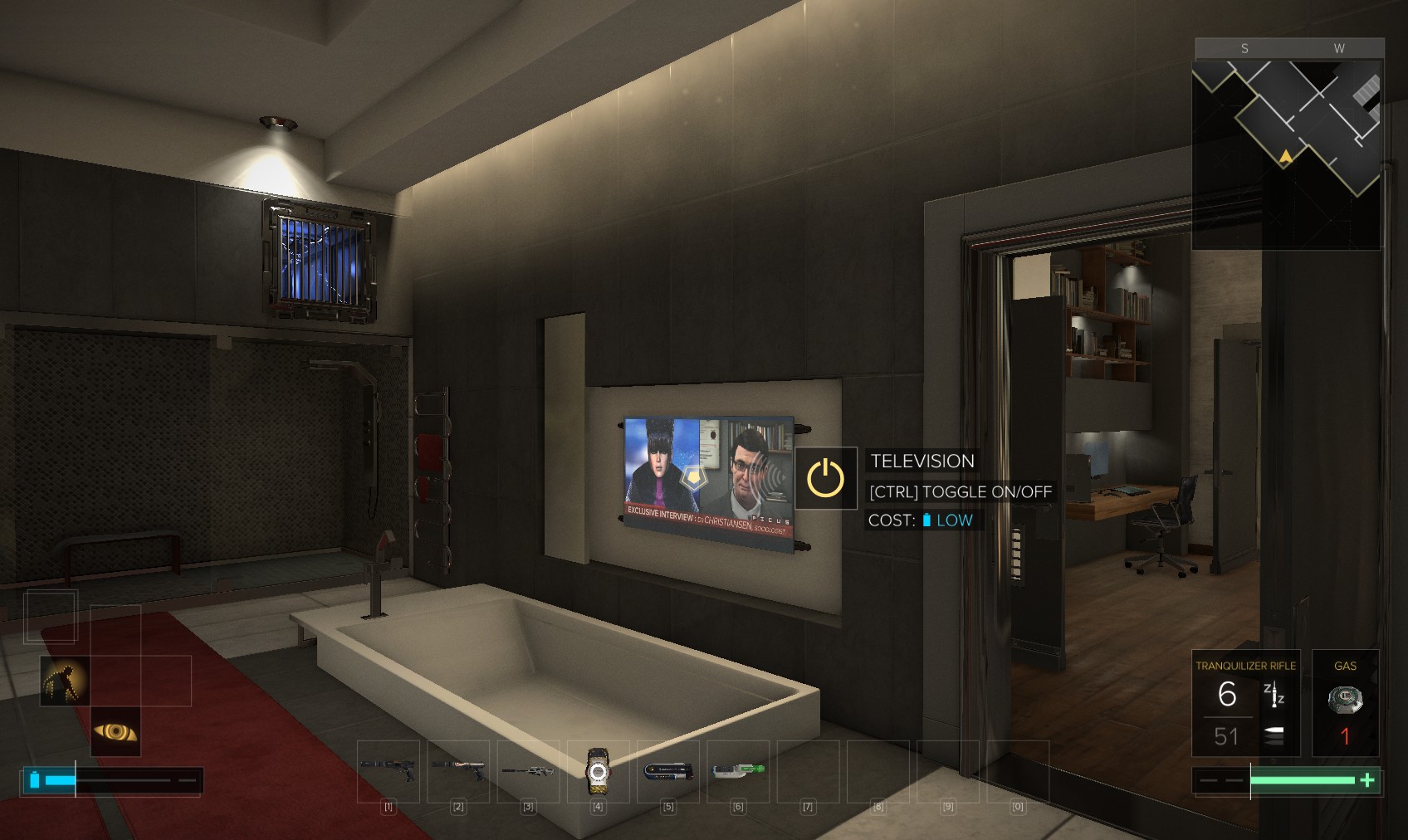
Task: Click the Television power toggle icon
Action: (x=826, y=478)
